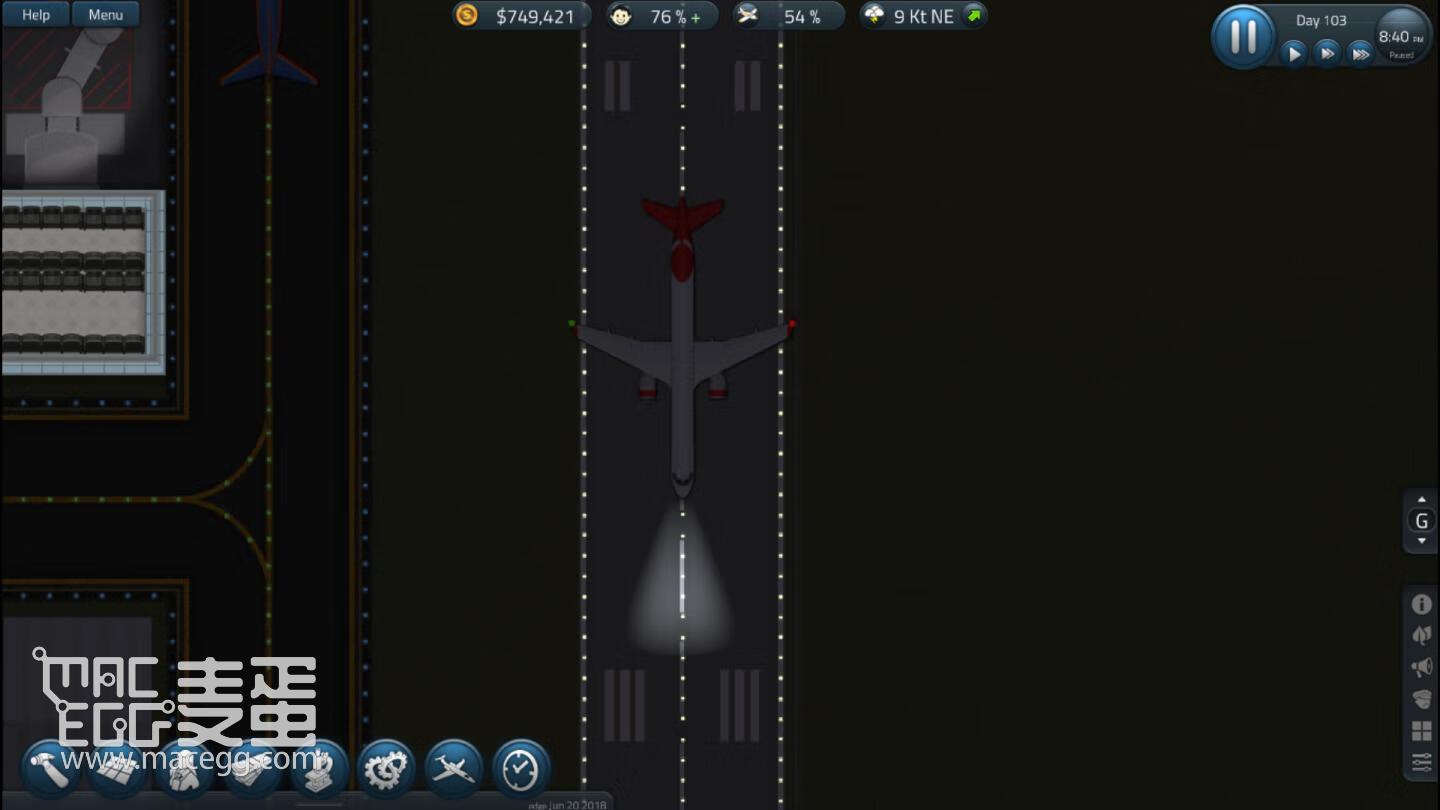
Task: Open the grid view icon
Action: click(1421, 731)
